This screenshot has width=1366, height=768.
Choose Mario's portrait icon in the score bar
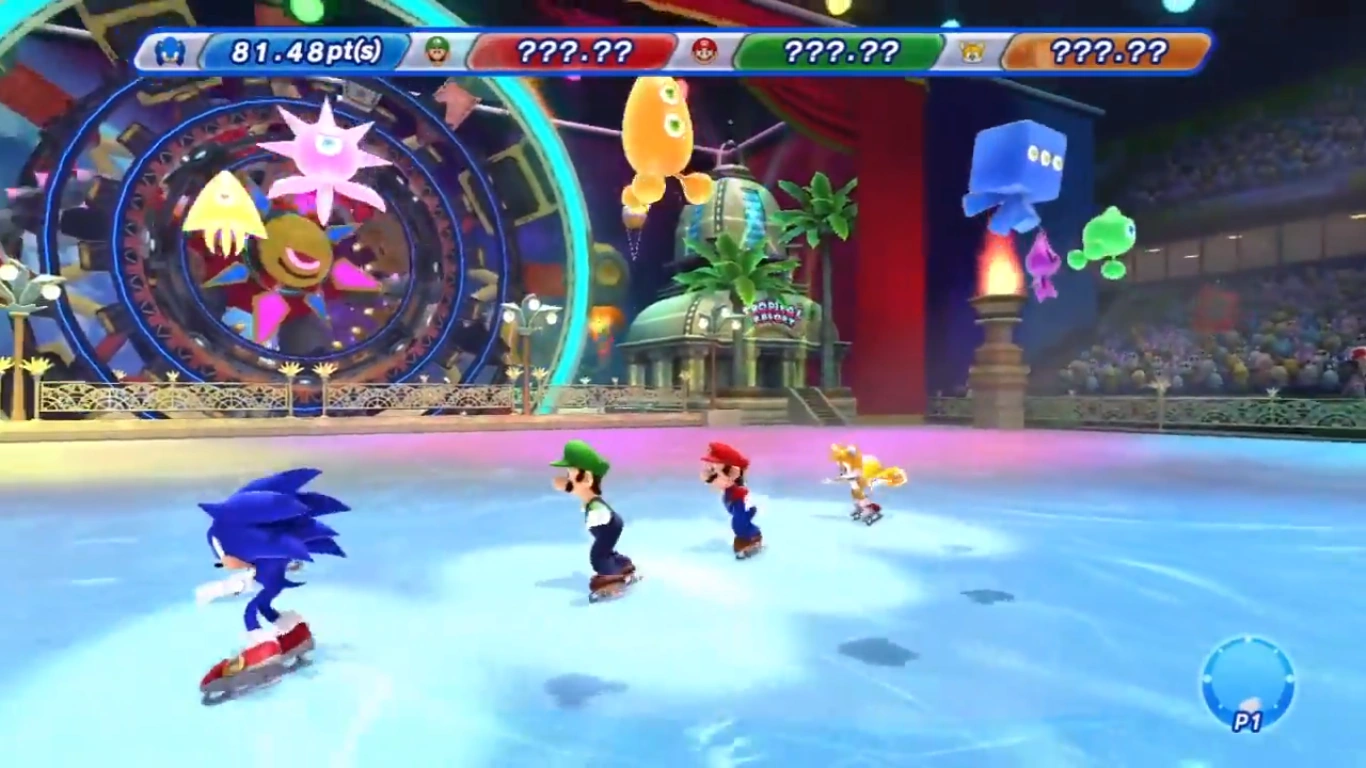(705, 51)
